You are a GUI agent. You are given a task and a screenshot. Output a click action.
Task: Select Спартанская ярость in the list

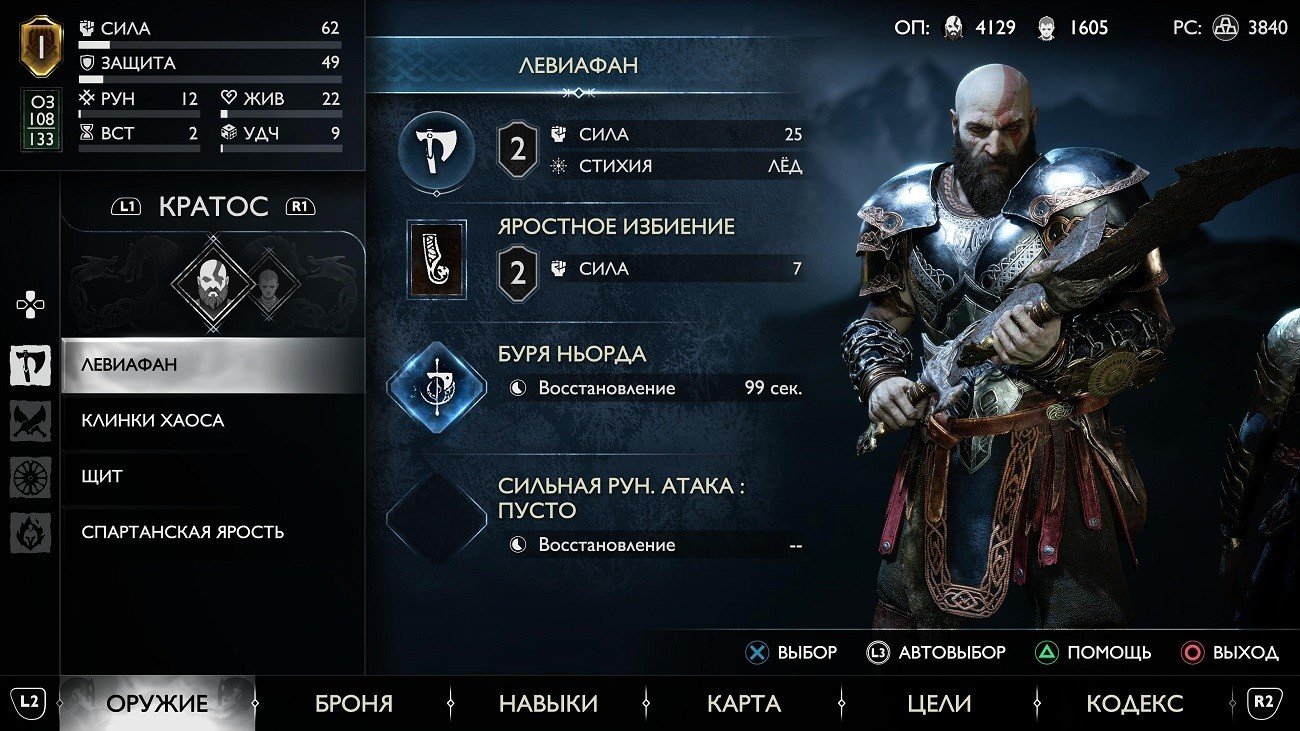coord(212,532)
